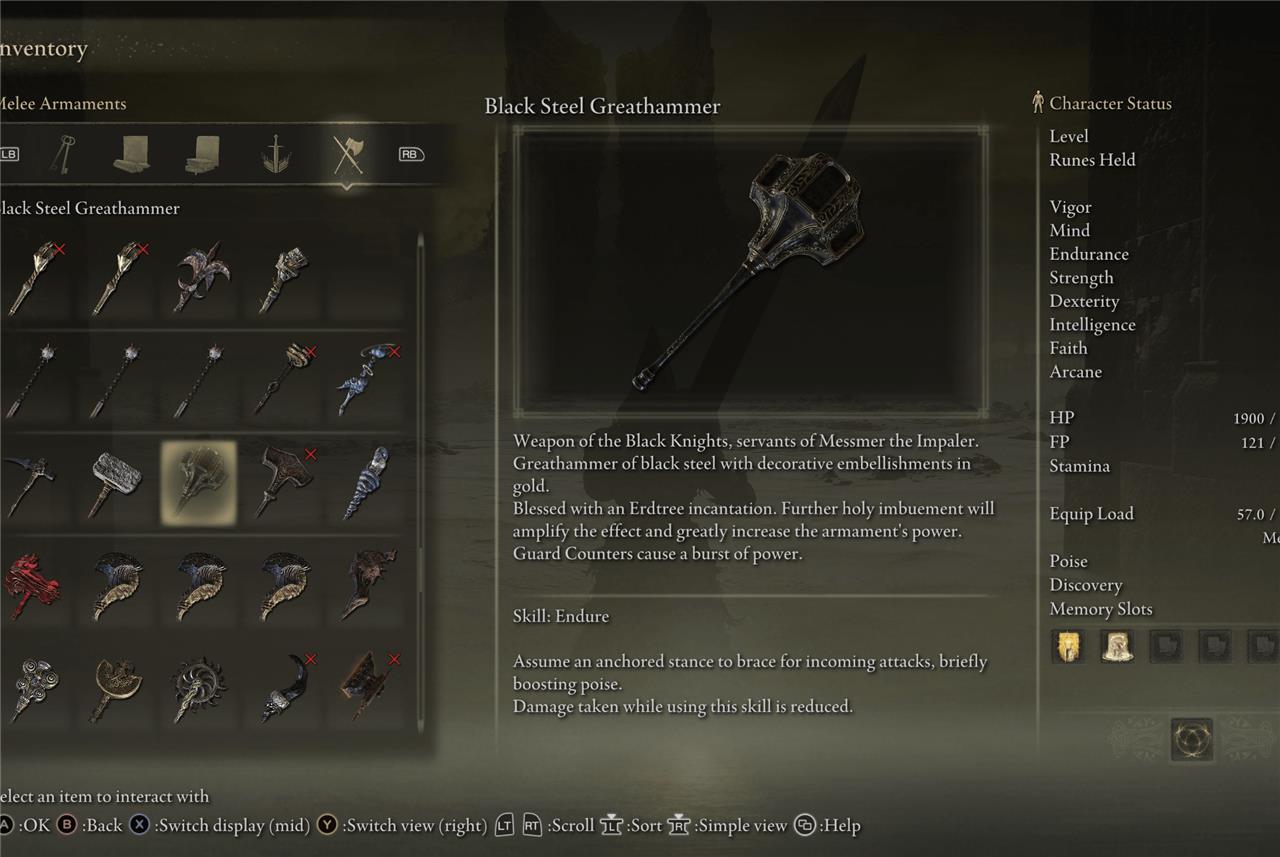Select the blue serpent-shaped mace

[366, 379]
